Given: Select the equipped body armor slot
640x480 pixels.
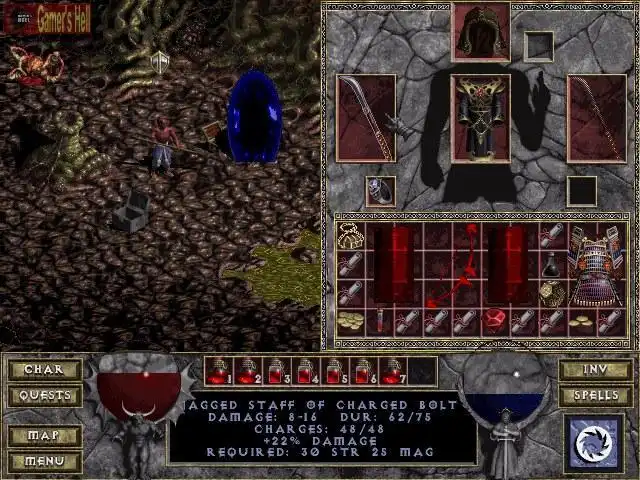Looking at the screenshot, I should tap(481, 117).
